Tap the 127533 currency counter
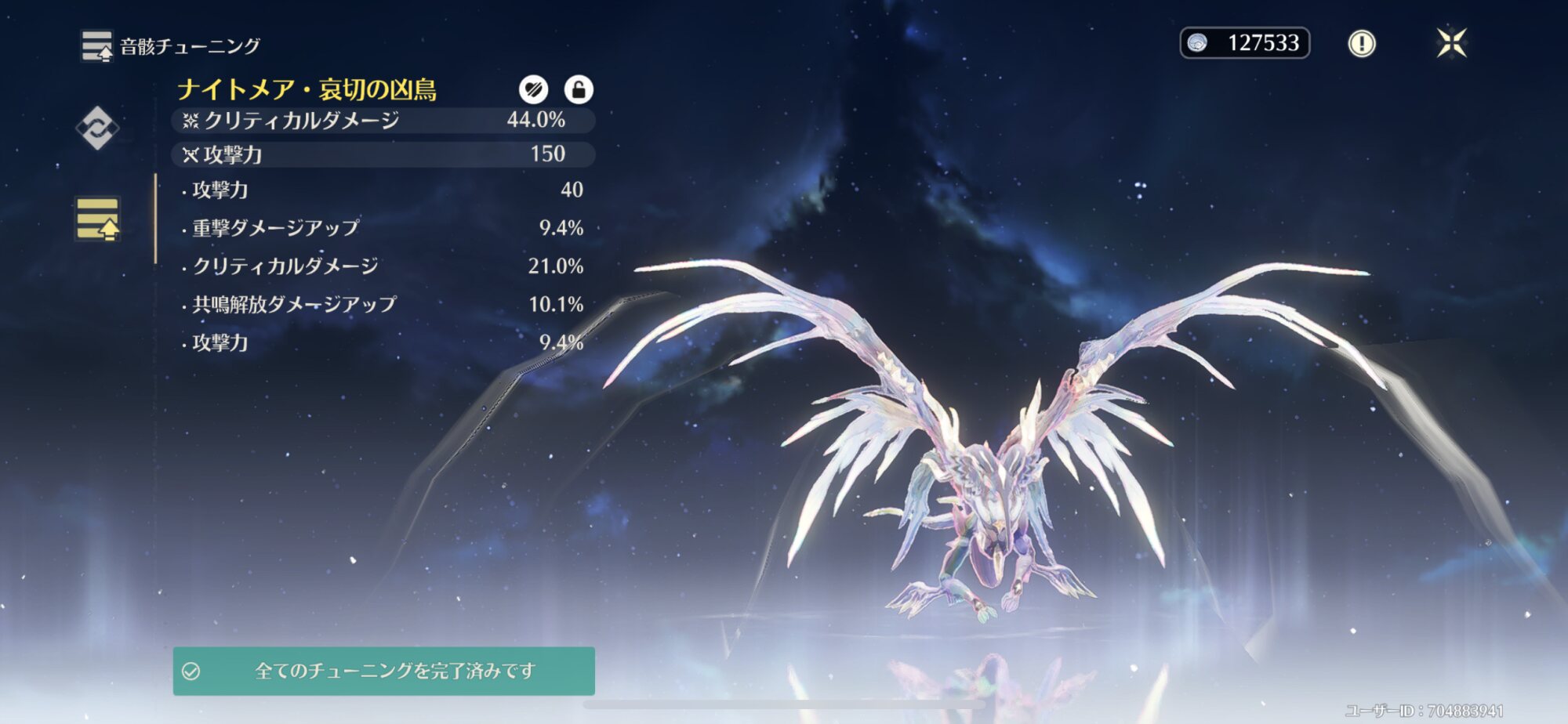This screenshot has height=724, width=1568. click(x=1244, y=43)
